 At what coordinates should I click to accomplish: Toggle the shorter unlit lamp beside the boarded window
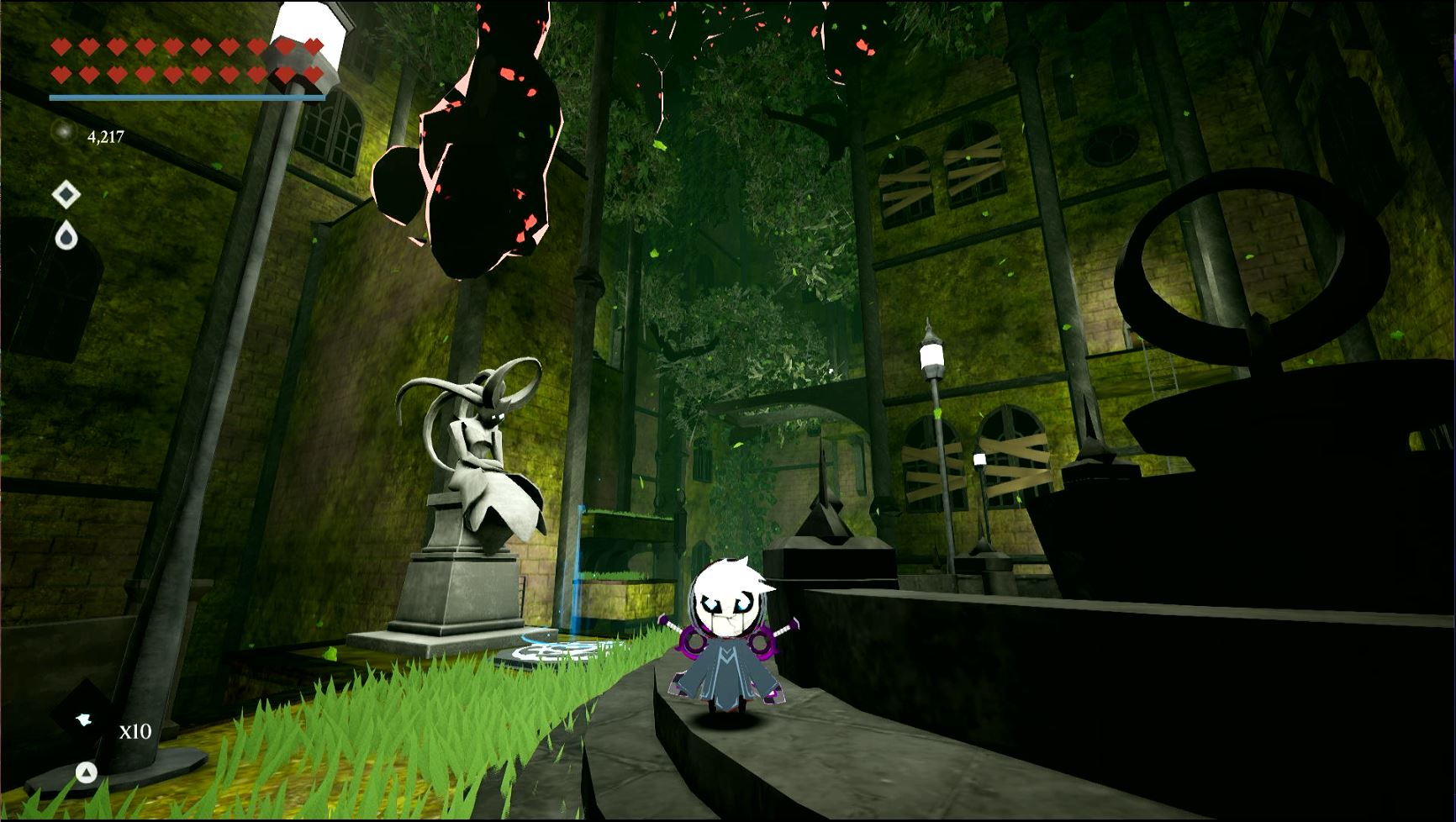coord(979,458)
